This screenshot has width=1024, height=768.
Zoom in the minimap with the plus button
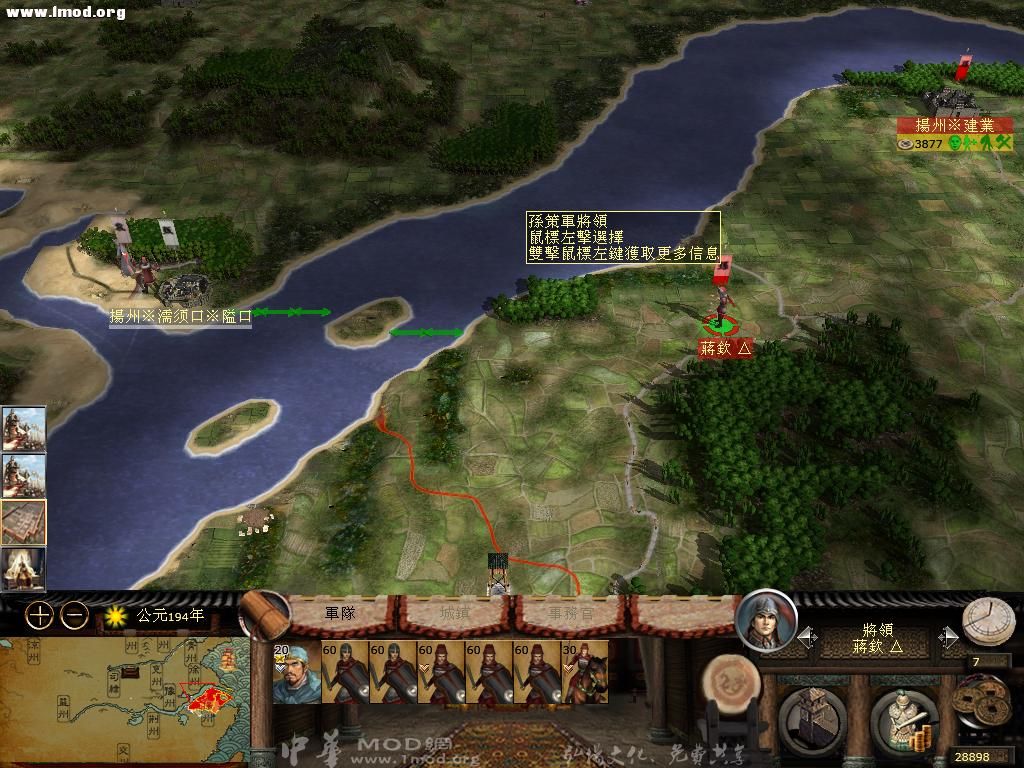[x=38, y=616]
